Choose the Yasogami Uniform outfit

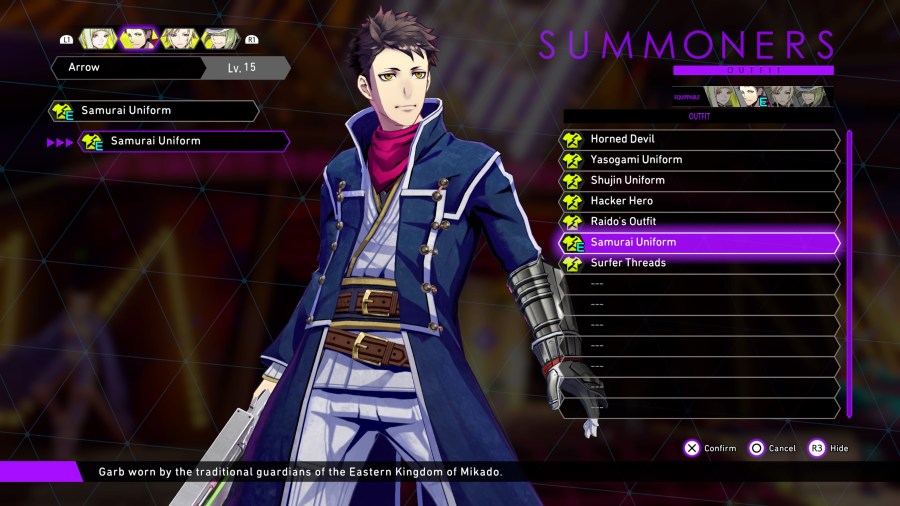(x=700, y=160)
